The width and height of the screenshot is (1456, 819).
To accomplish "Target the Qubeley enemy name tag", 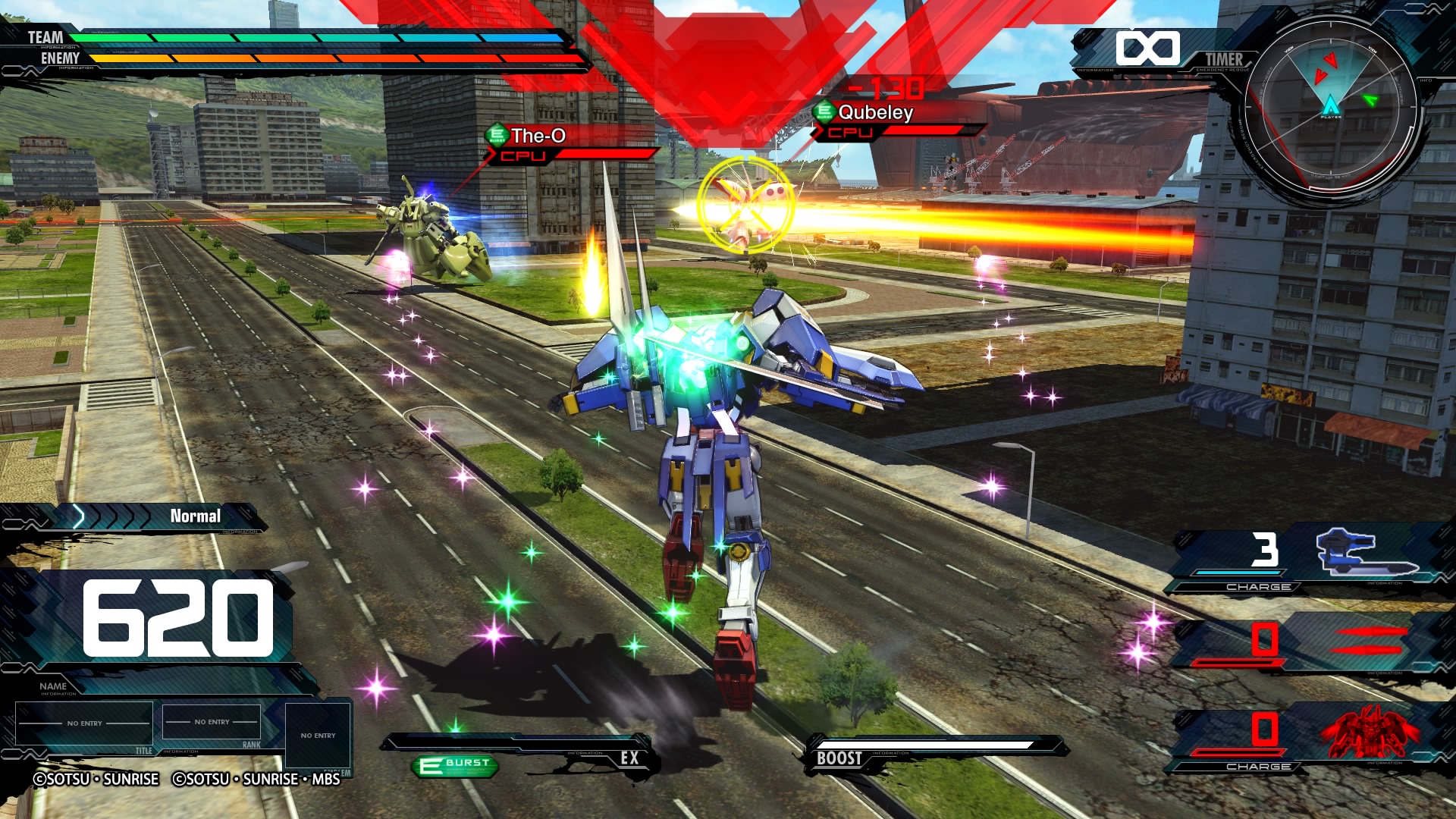I will coord(874,113).
